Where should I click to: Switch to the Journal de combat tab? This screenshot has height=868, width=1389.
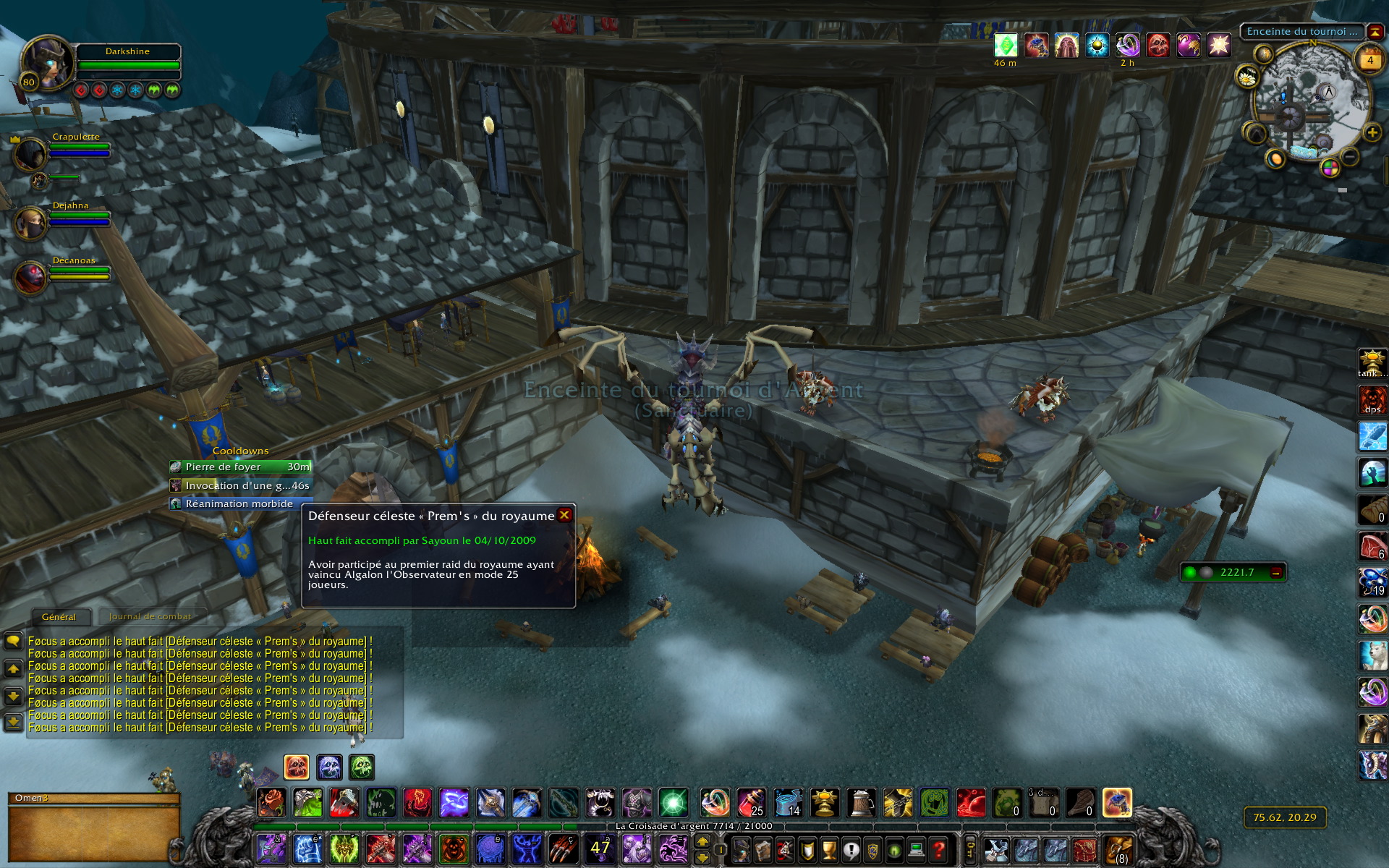[150, 616]
